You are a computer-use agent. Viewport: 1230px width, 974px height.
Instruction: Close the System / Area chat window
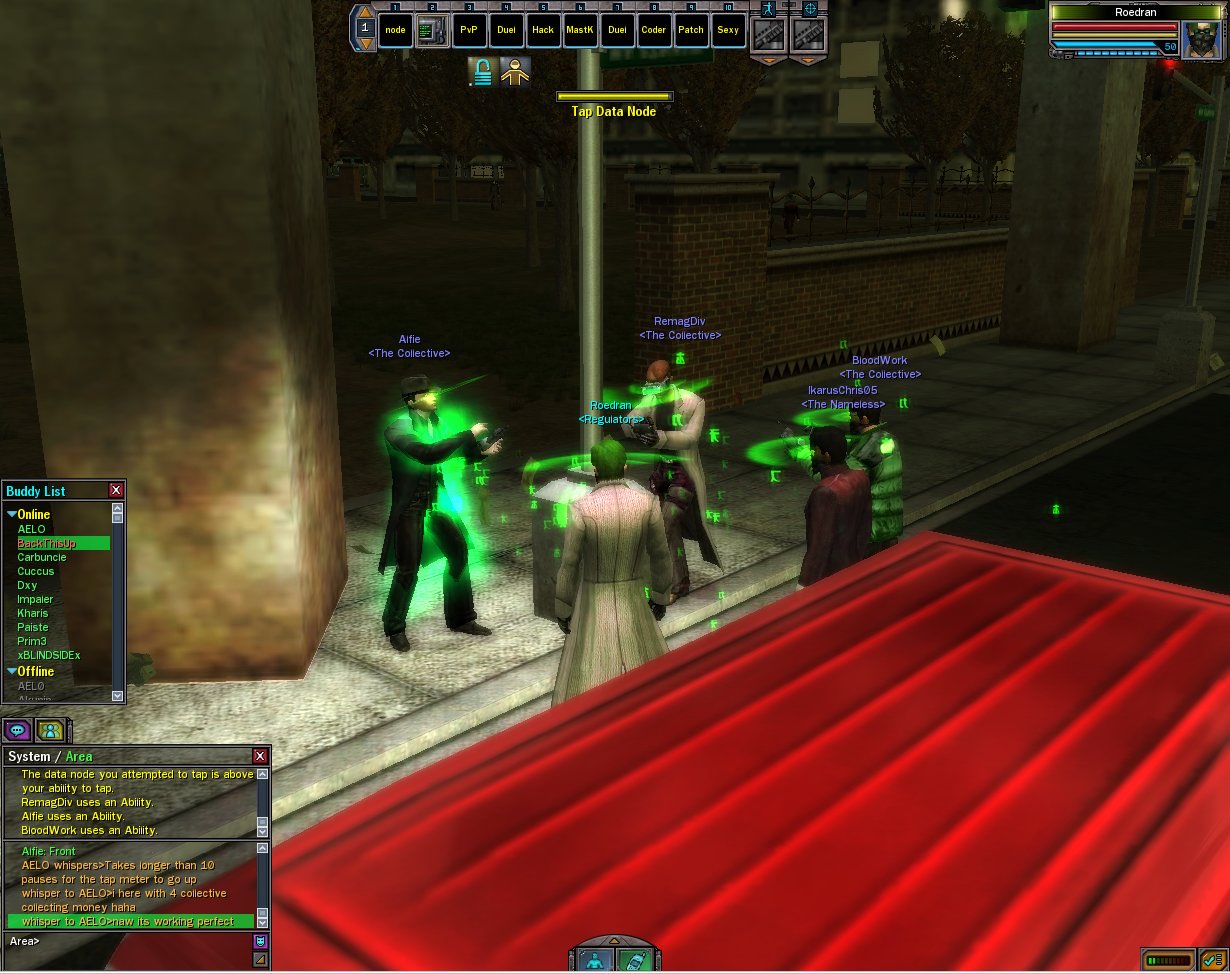[260, 756]
